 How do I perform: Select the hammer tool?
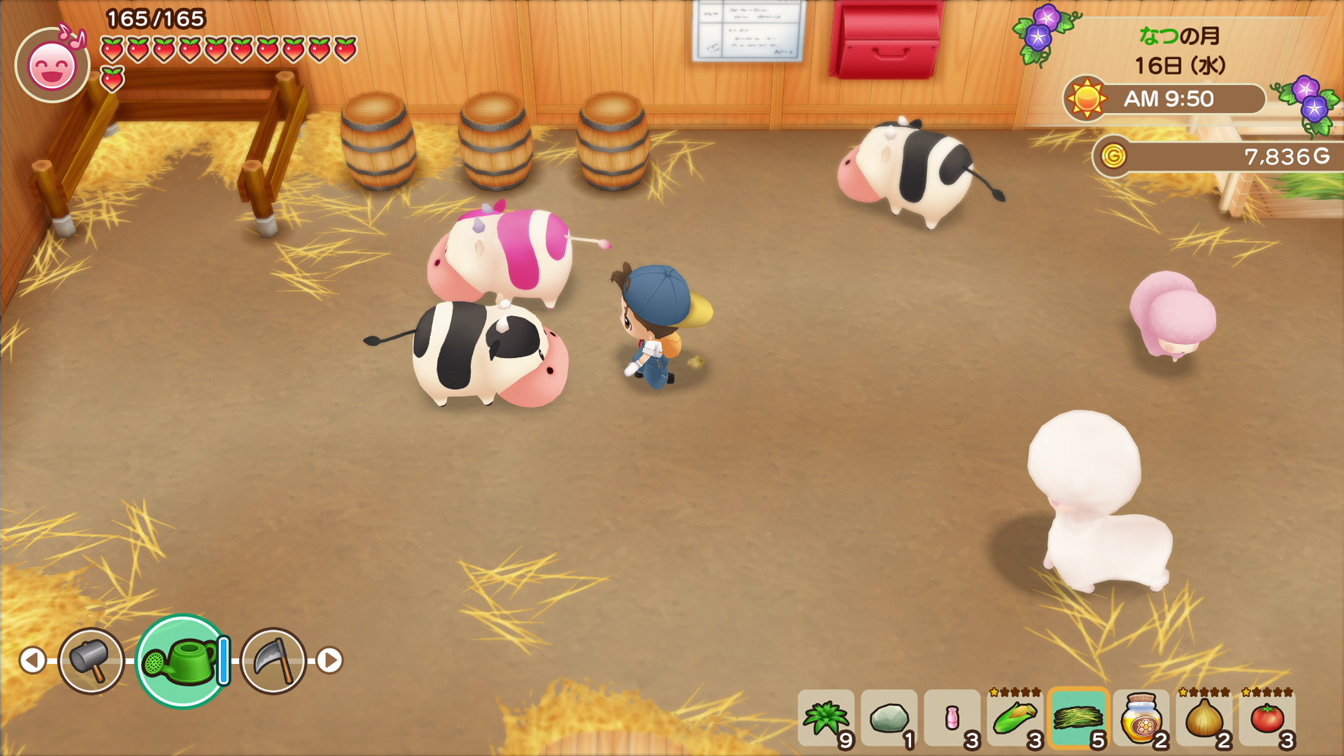click(91, 660)
